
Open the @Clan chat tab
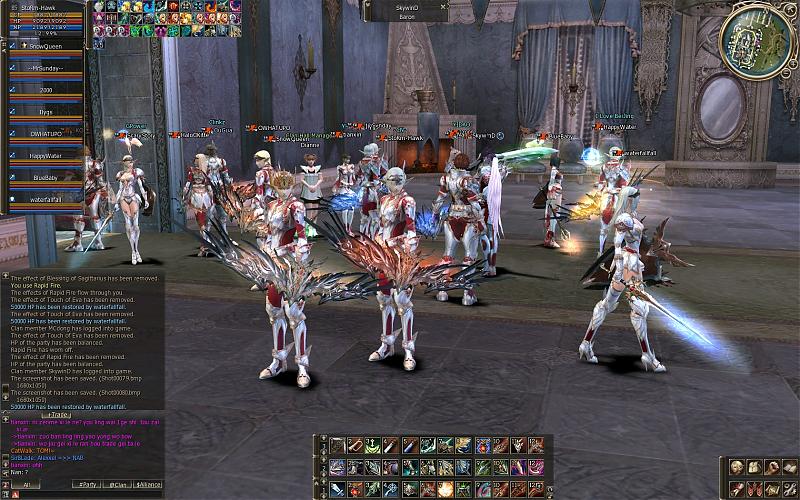[x=118, y=485]
